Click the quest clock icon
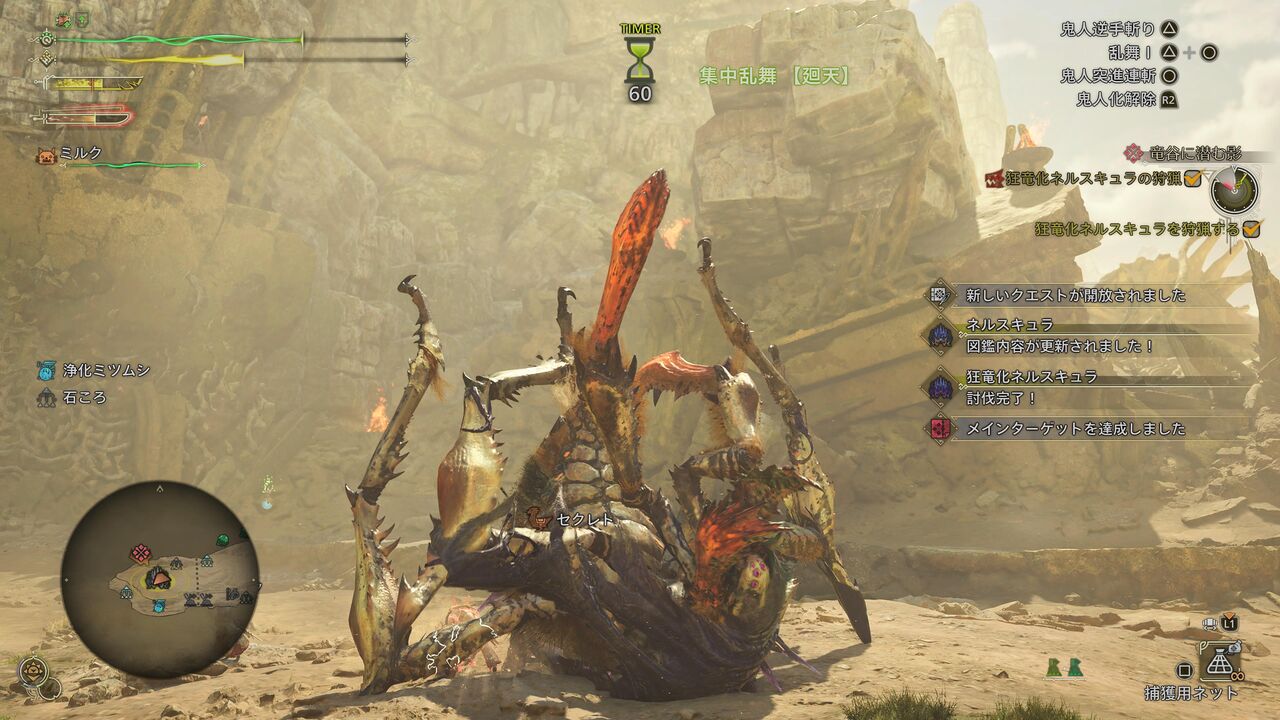The image size is (1280, 720). coord(1233,190)
